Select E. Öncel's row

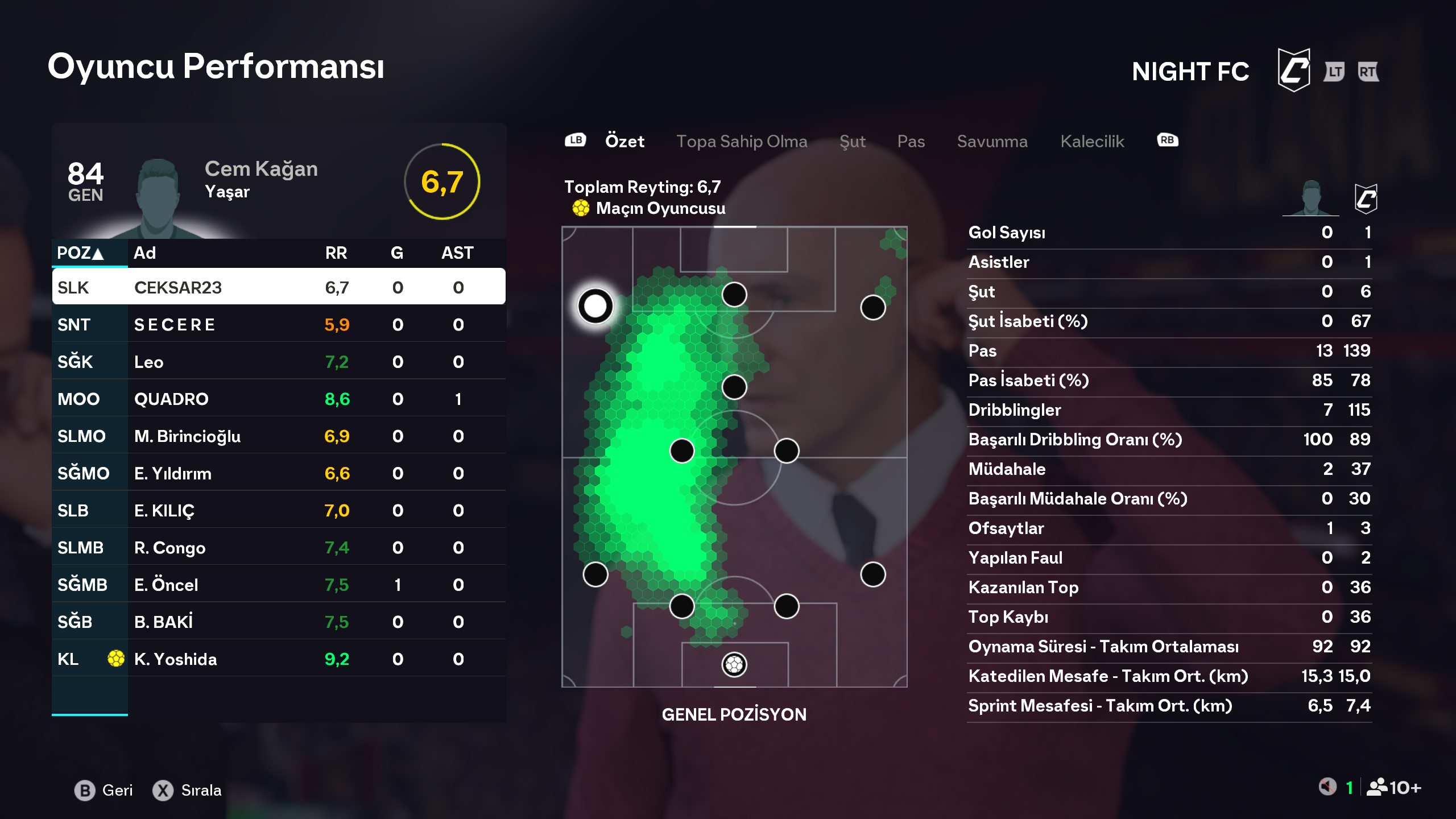pos(279,585)
